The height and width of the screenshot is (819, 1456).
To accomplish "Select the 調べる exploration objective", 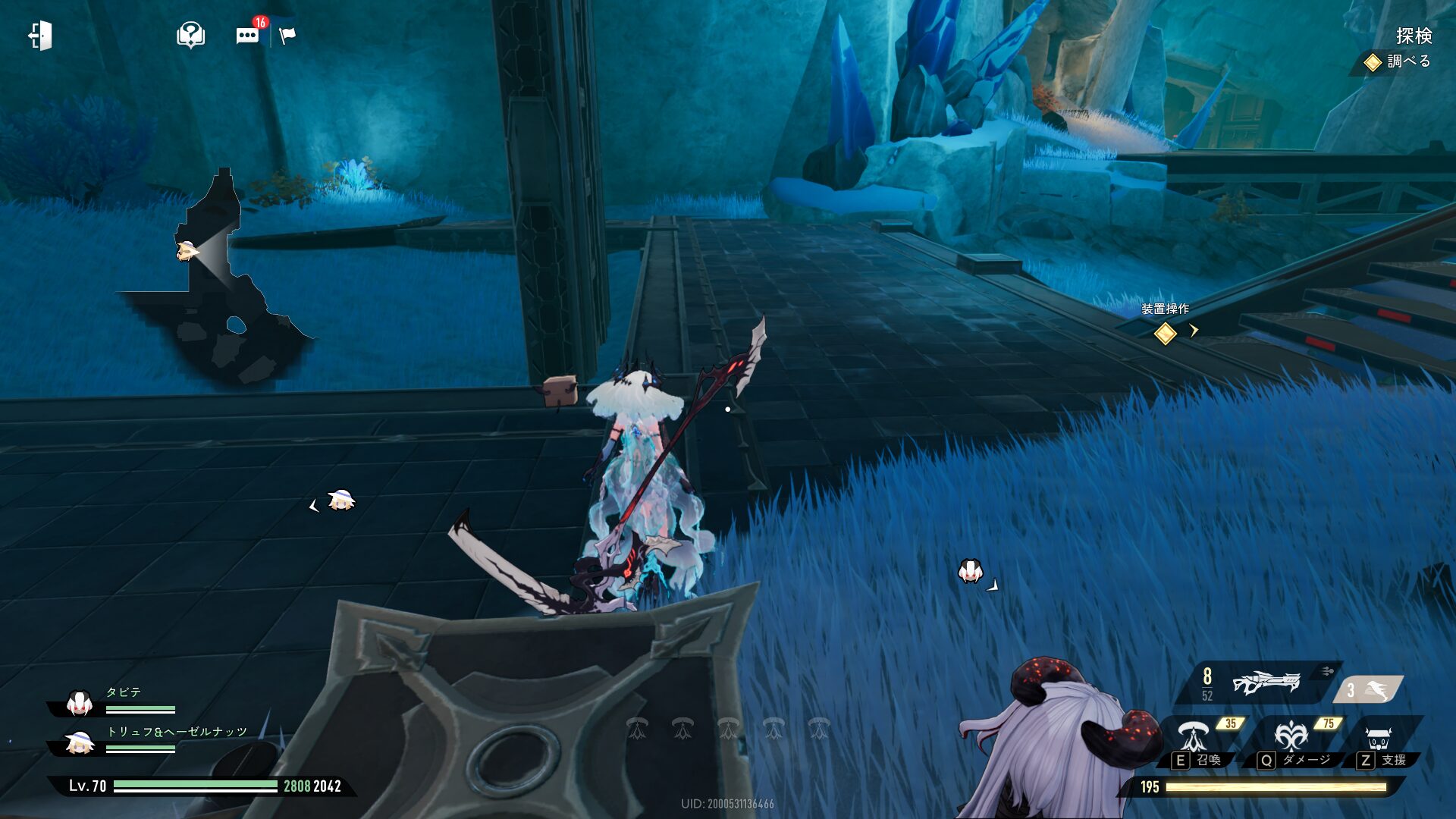I will tap(1399, 61).
